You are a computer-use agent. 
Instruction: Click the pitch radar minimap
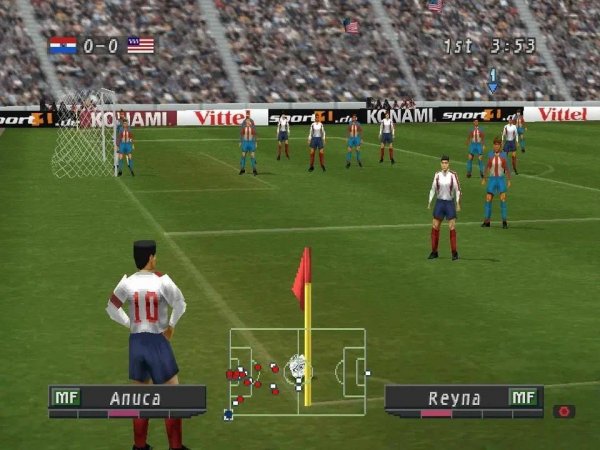(x=297, y=371)
